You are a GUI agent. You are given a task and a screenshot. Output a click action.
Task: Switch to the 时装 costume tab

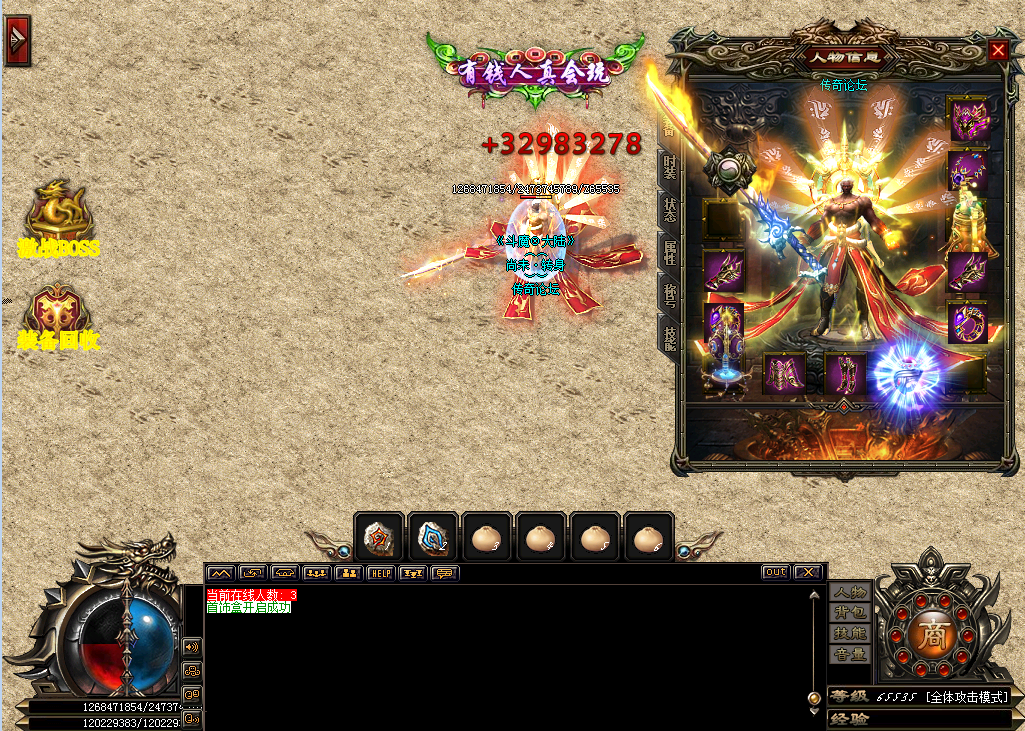(669, 167)
